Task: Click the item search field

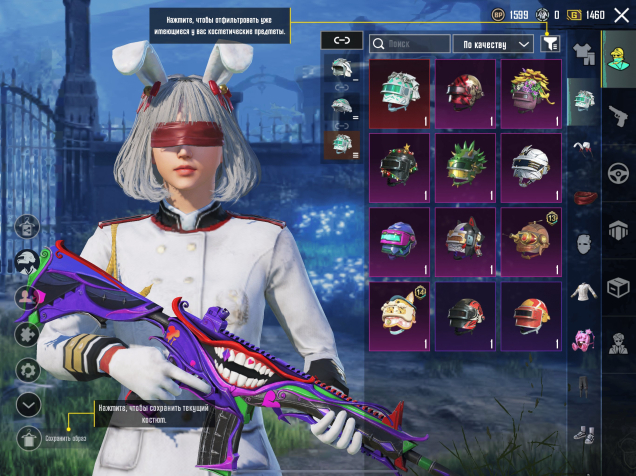Action: coord(410,44)
